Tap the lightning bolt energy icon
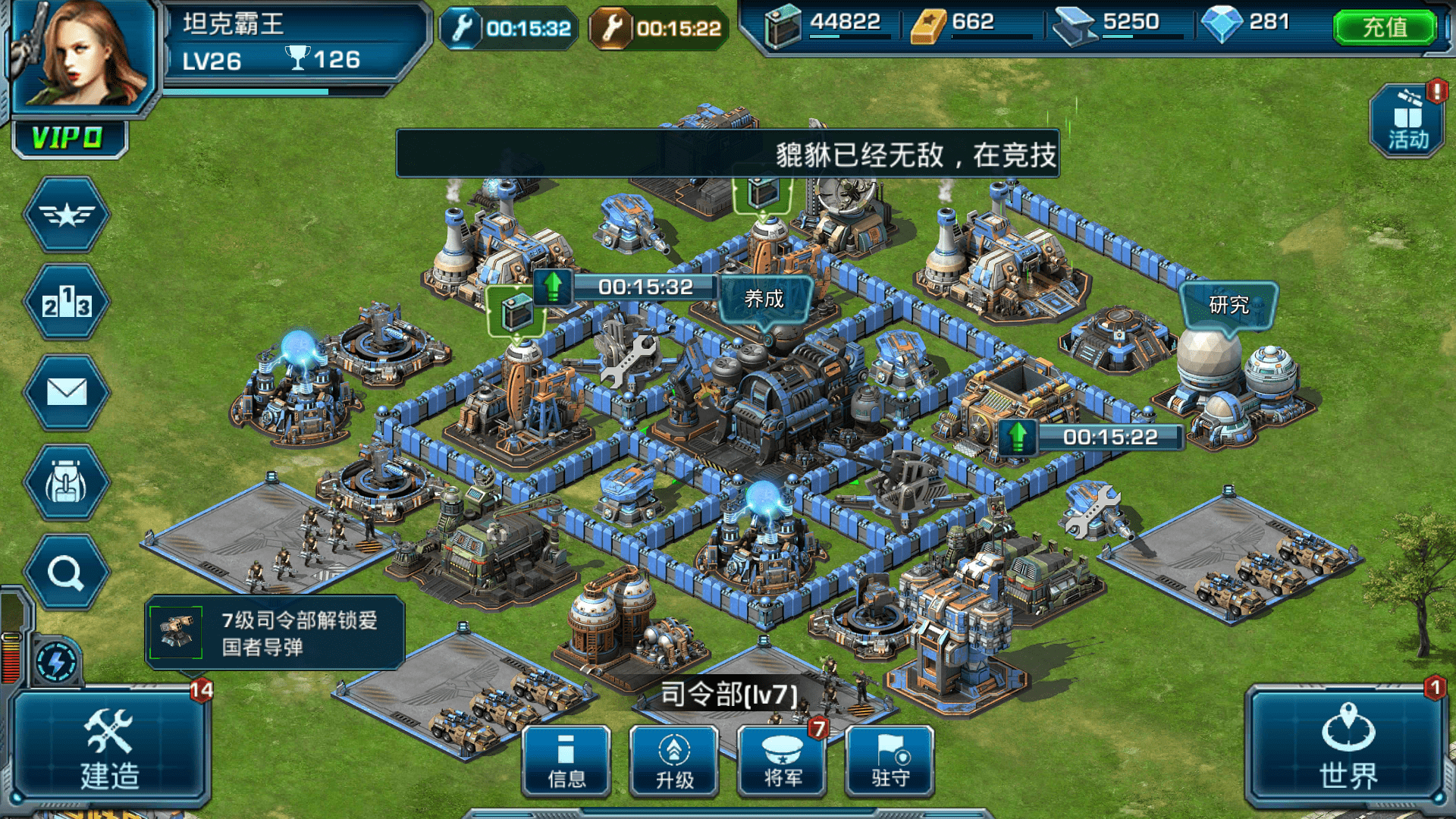 coord(56,663)
